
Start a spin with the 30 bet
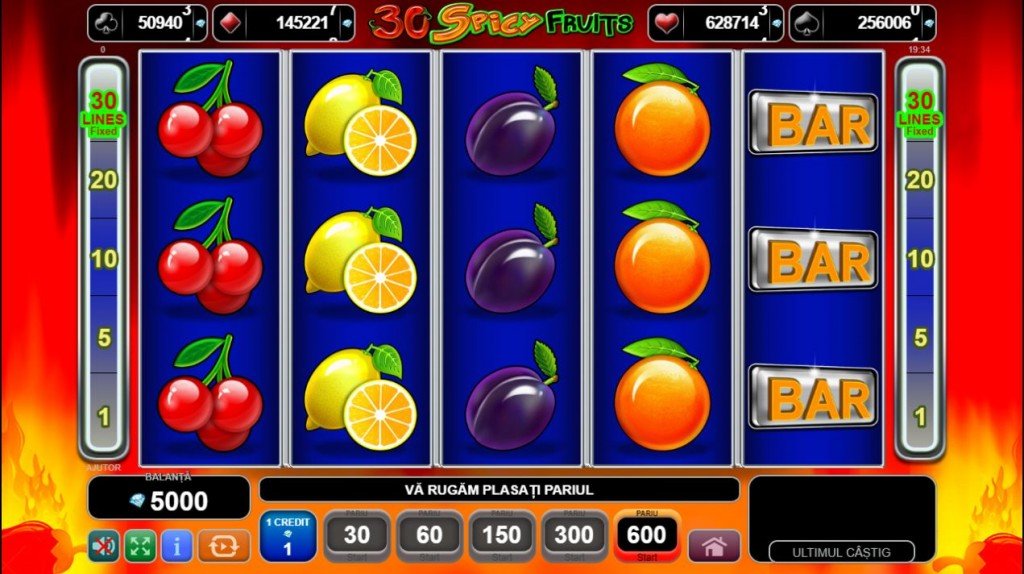coord(357,536)
